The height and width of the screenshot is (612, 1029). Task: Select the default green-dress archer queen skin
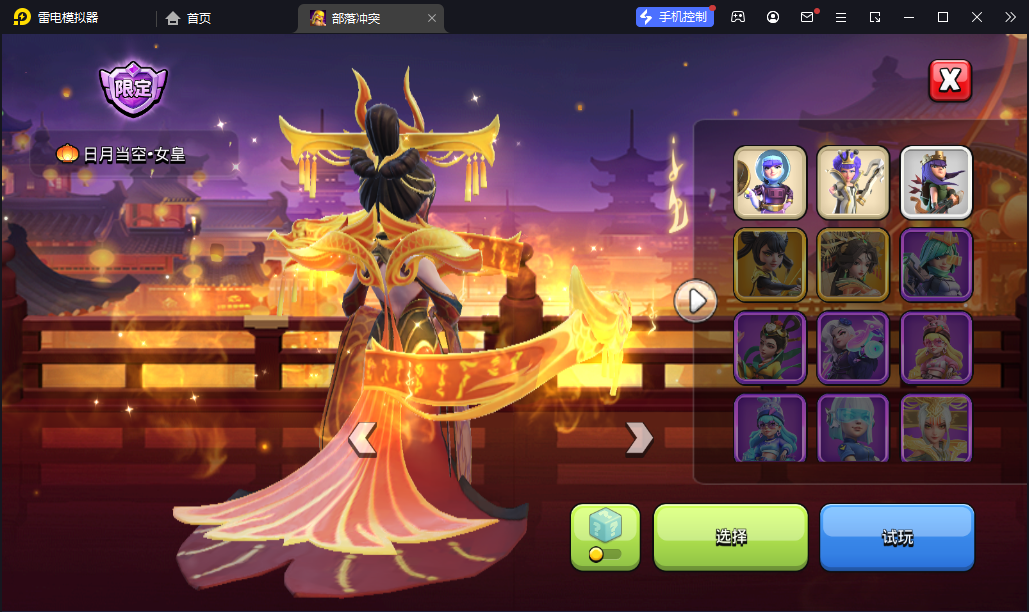coord(936,182)
